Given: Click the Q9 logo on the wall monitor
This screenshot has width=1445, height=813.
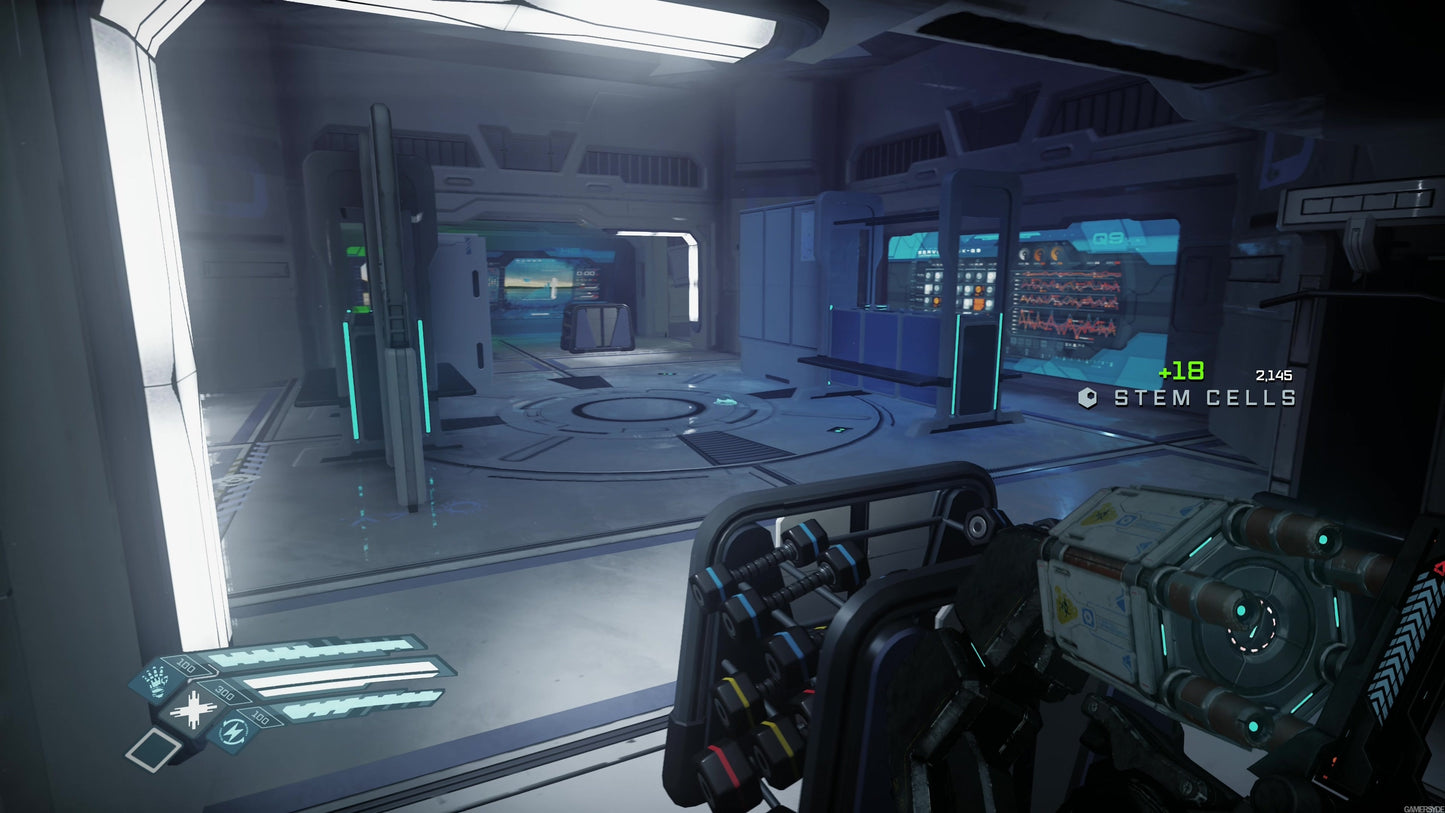Looking at the screenshot, I should pyautogui.click(x=1108, y=238).
